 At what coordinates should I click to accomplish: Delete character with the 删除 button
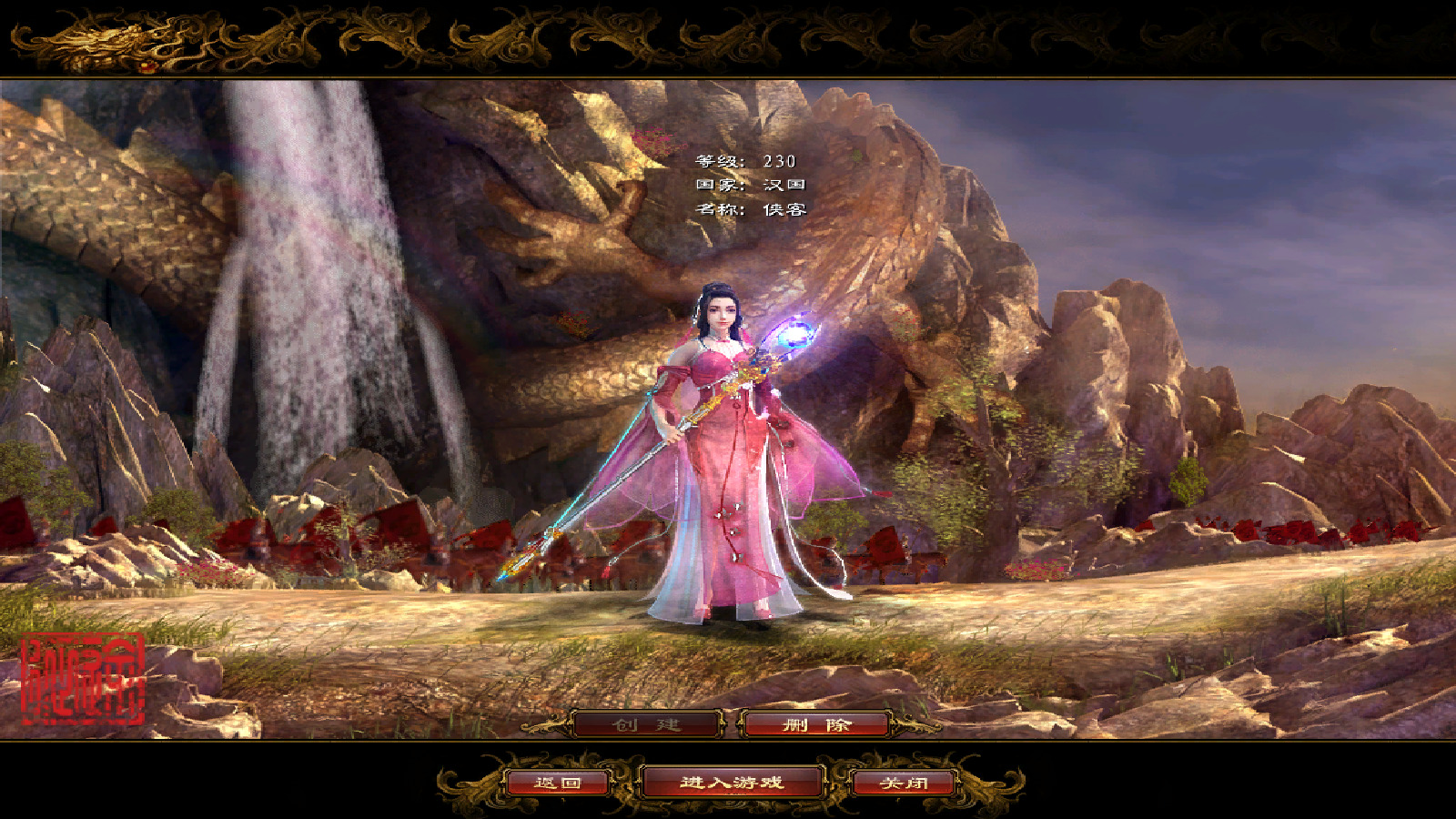pyautogui.click(x=816, y=724)
